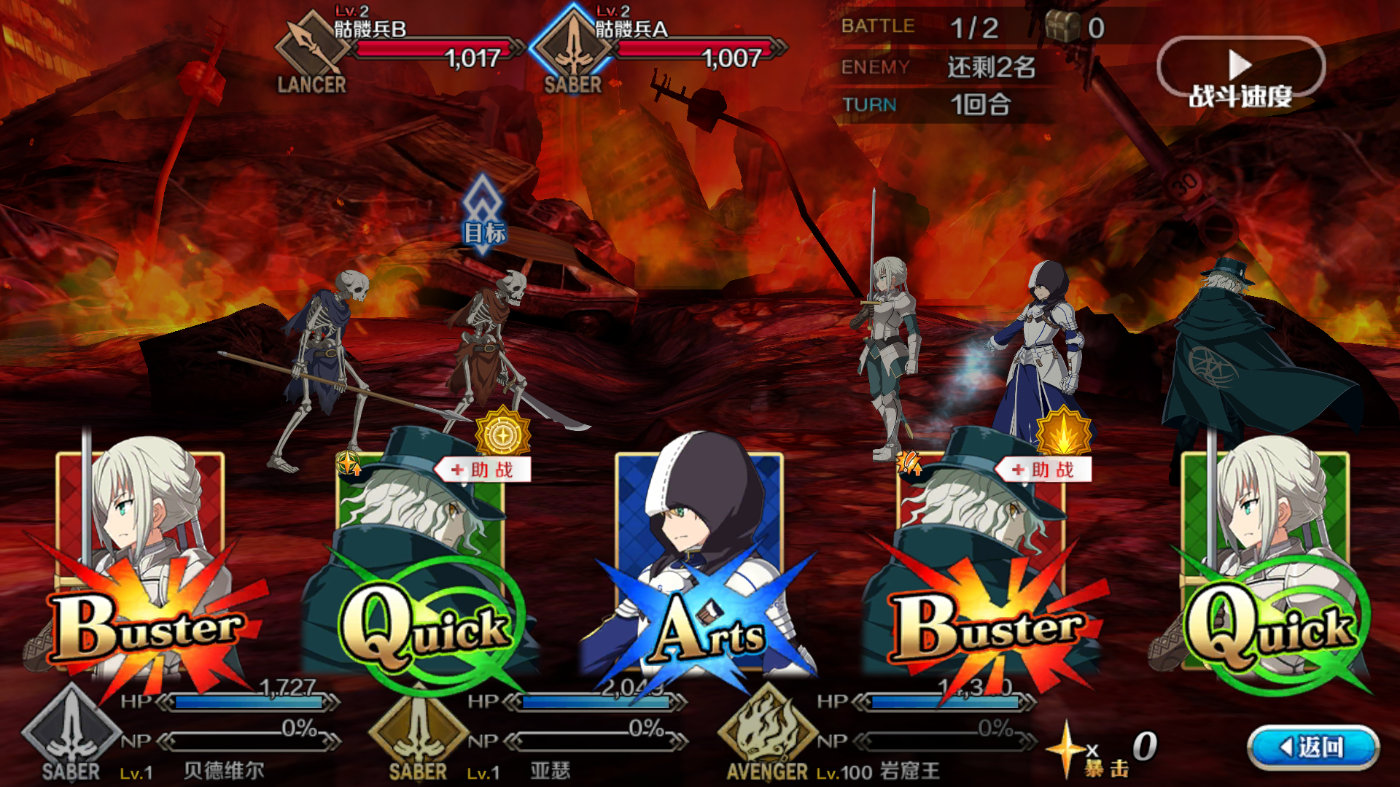Choose the Avenger's Quick command card

click(420, 570)
